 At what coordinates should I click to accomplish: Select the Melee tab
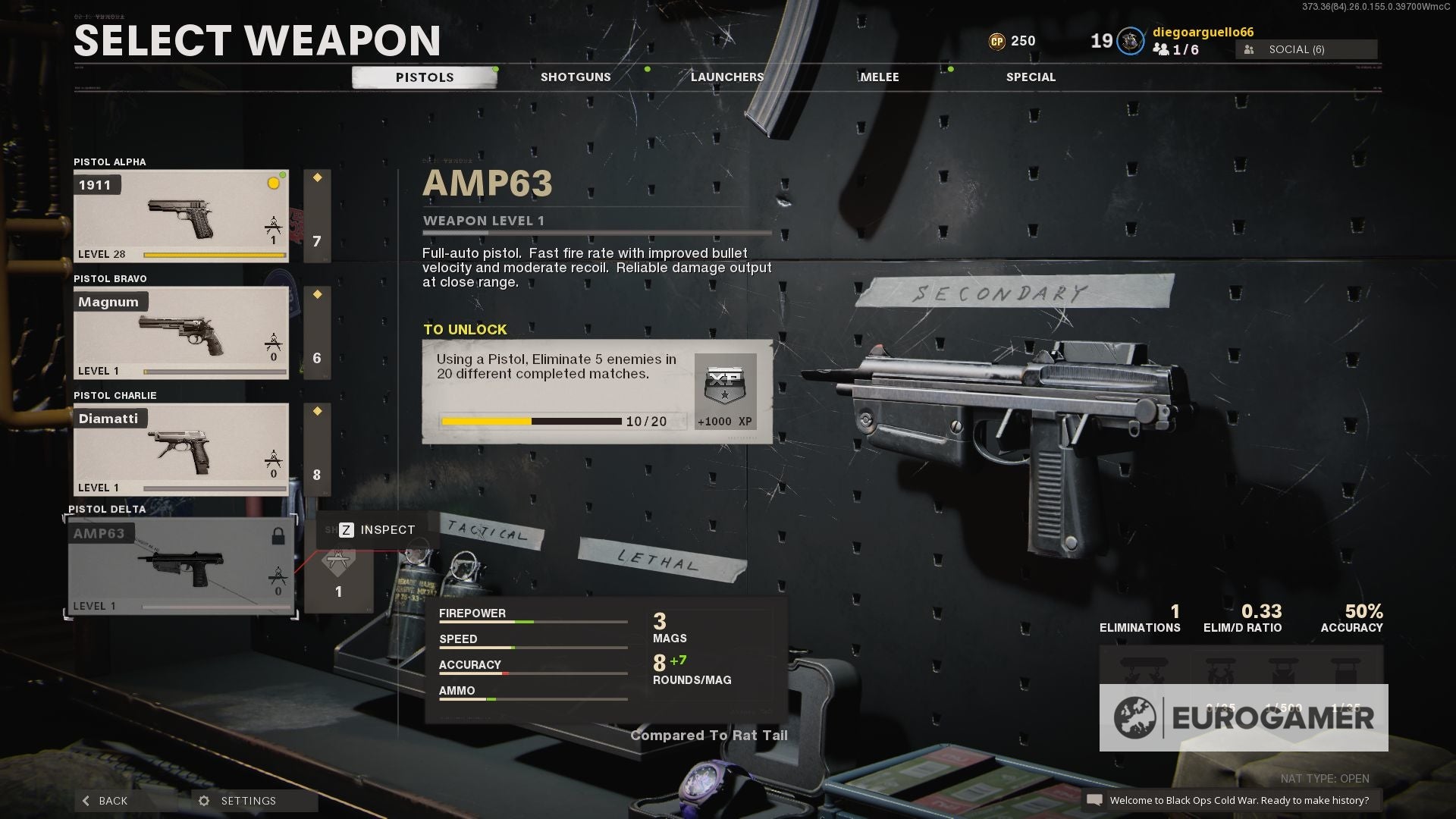click(880, 77)
